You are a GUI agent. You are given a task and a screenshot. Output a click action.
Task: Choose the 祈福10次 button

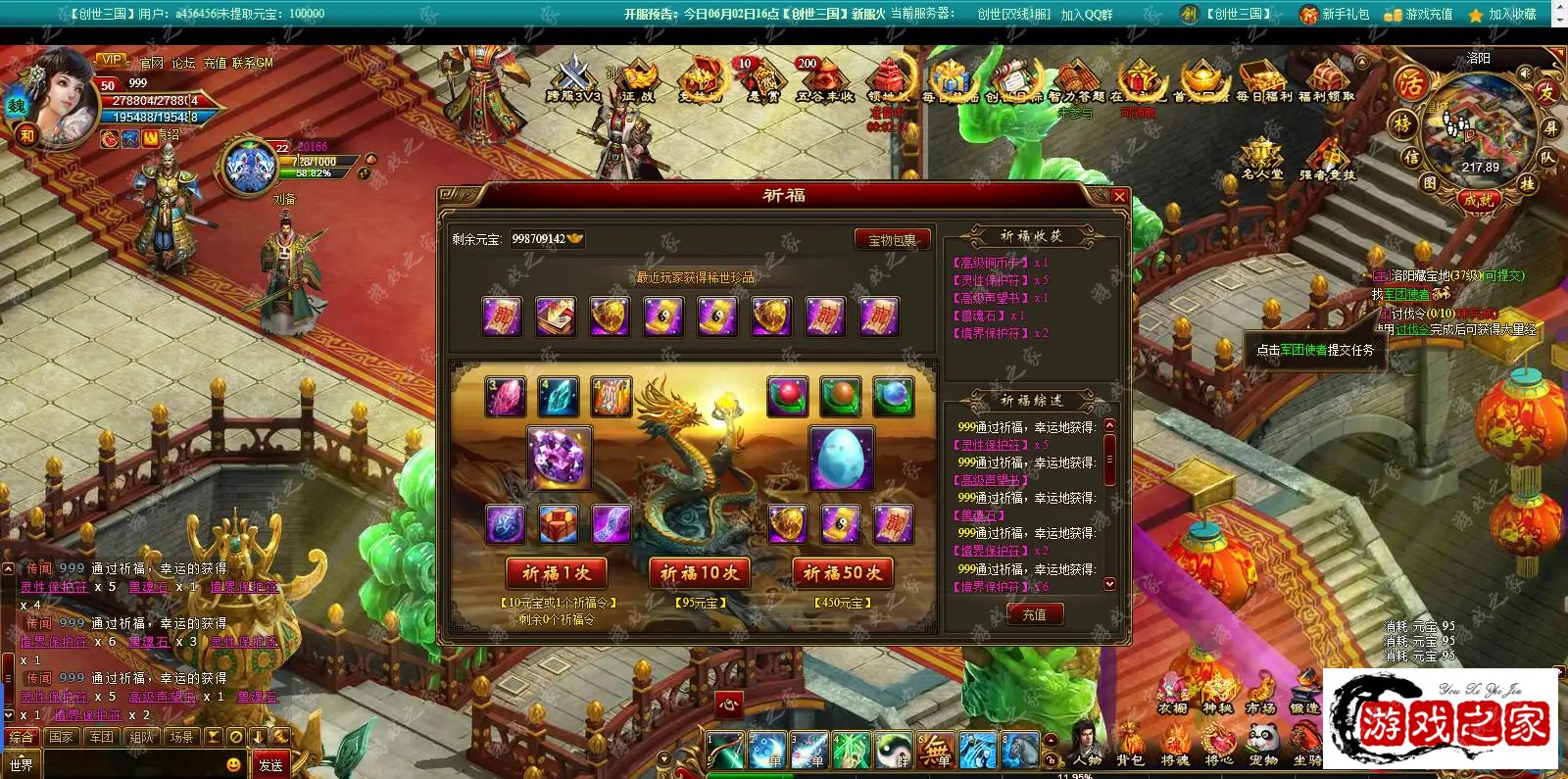[x=699, y=573]
